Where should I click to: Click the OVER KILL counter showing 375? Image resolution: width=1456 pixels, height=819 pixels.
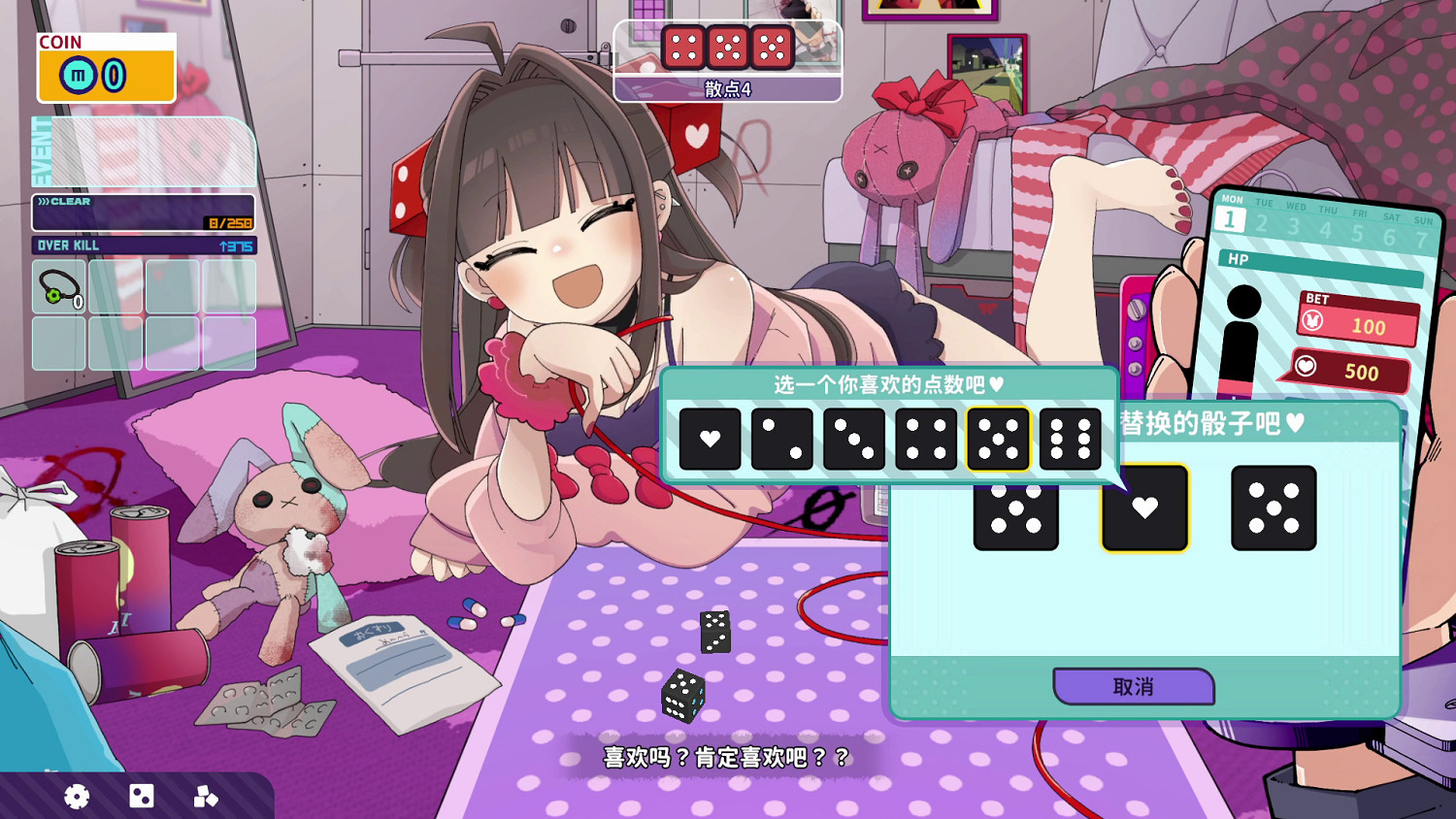point(143,246)
